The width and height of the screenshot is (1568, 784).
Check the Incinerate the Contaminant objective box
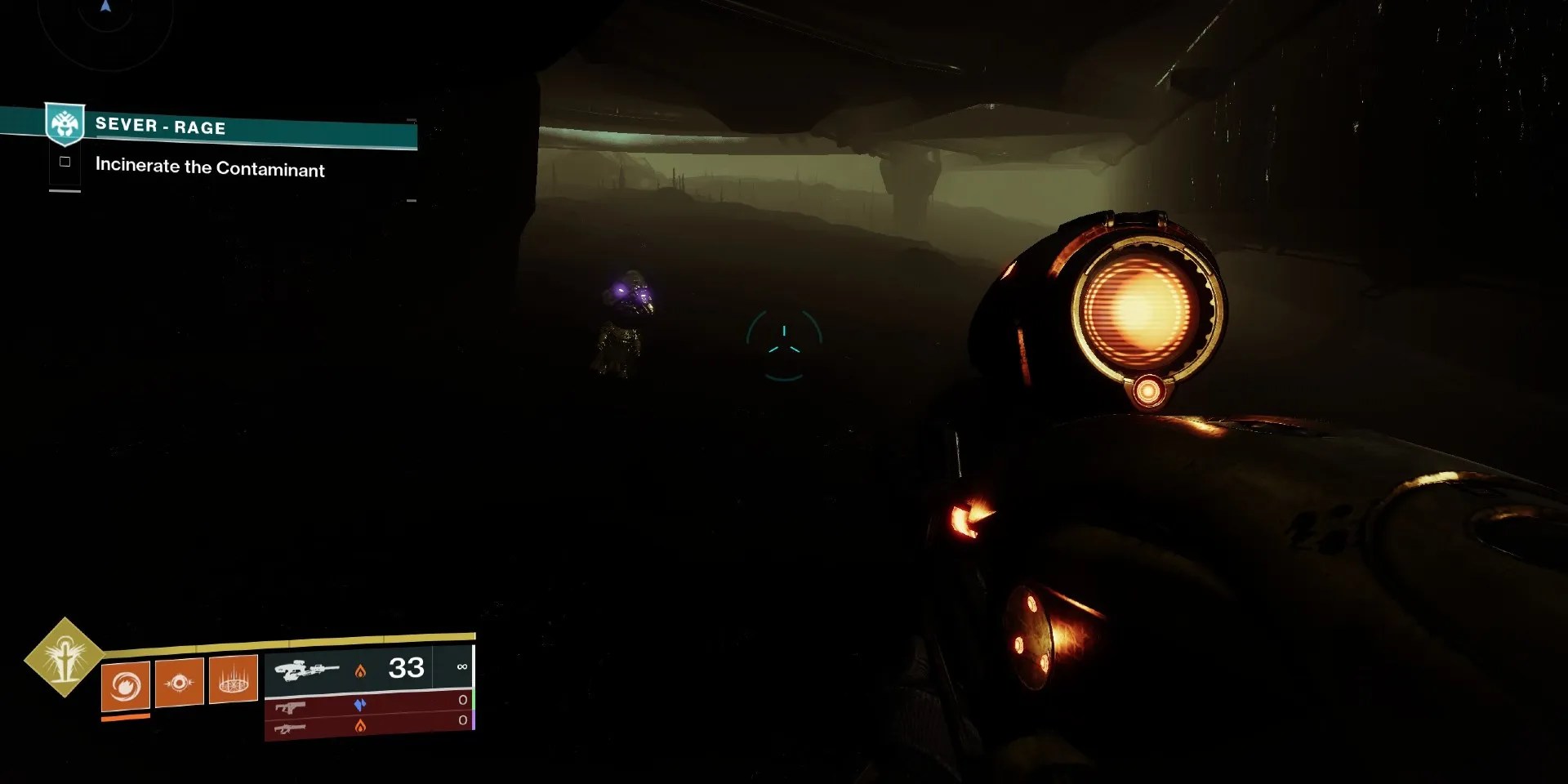pyautogui.click(x=65, y=161)
